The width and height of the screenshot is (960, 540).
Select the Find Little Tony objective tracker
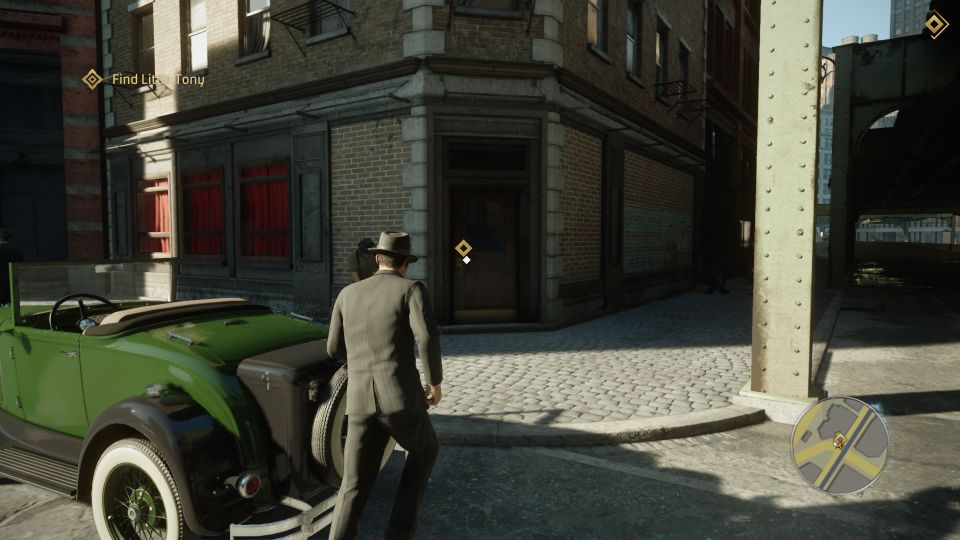coord(145,79)
